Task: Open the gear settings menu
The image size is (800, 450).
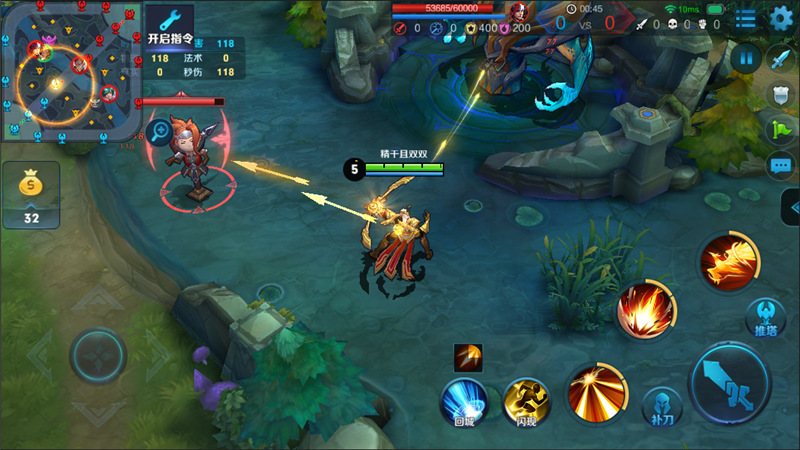Action: pos(781,17)
